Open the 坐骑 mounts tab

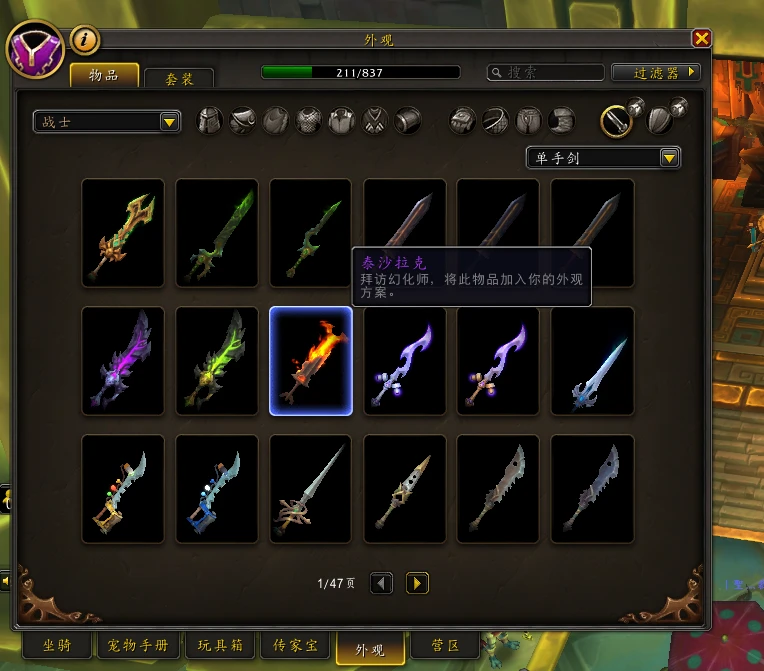(x=56, y=646)
